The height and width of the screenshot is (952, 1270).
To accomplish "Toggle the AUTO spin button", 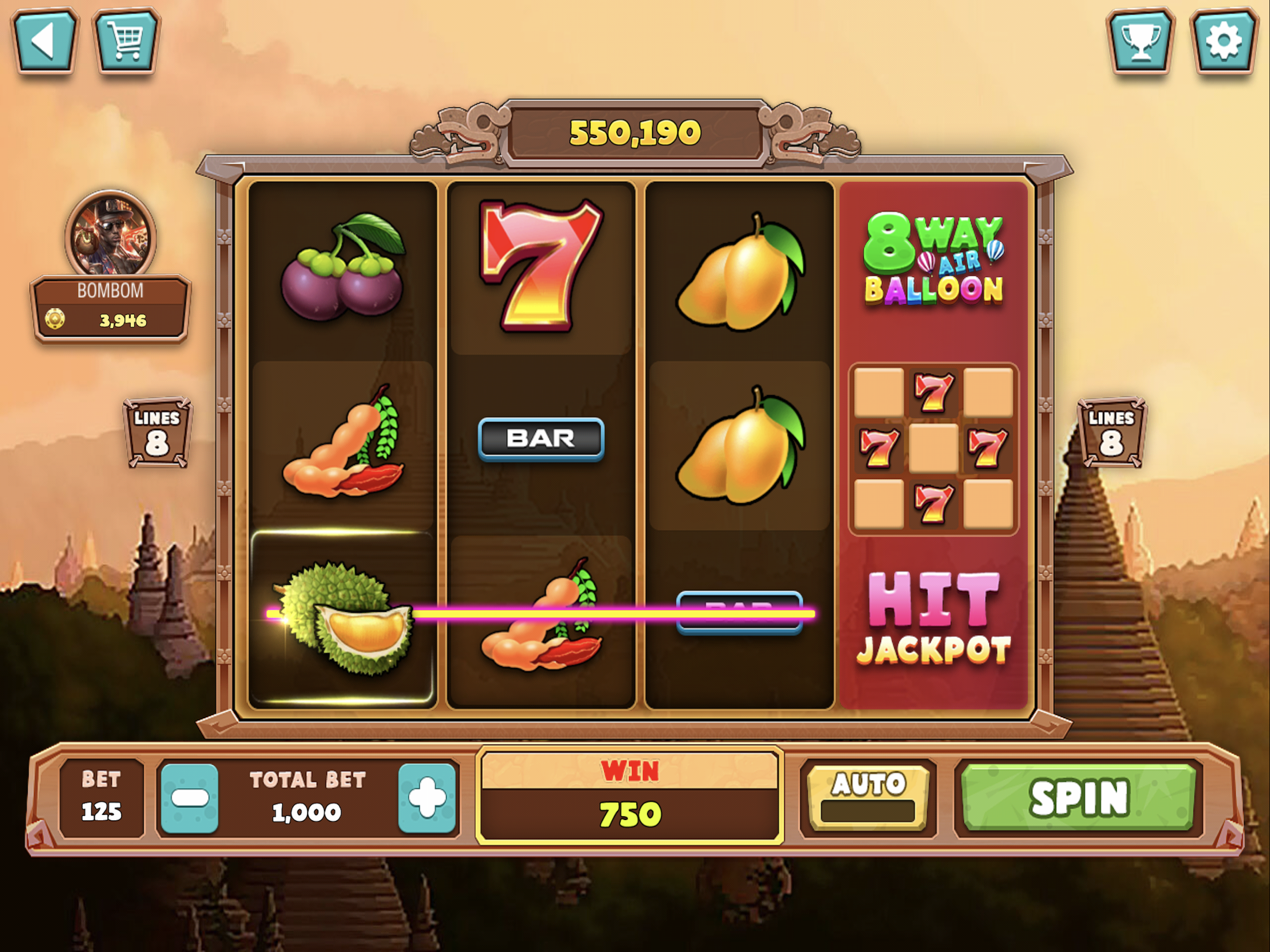I will click(868, 798).
